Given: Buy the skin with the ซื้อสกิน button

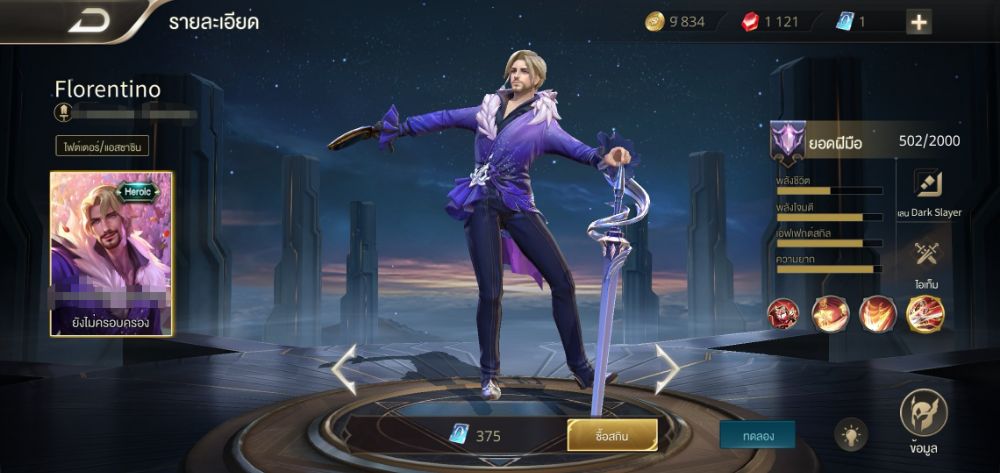Looking at the screenshot, I should click(x=612, y=435).
